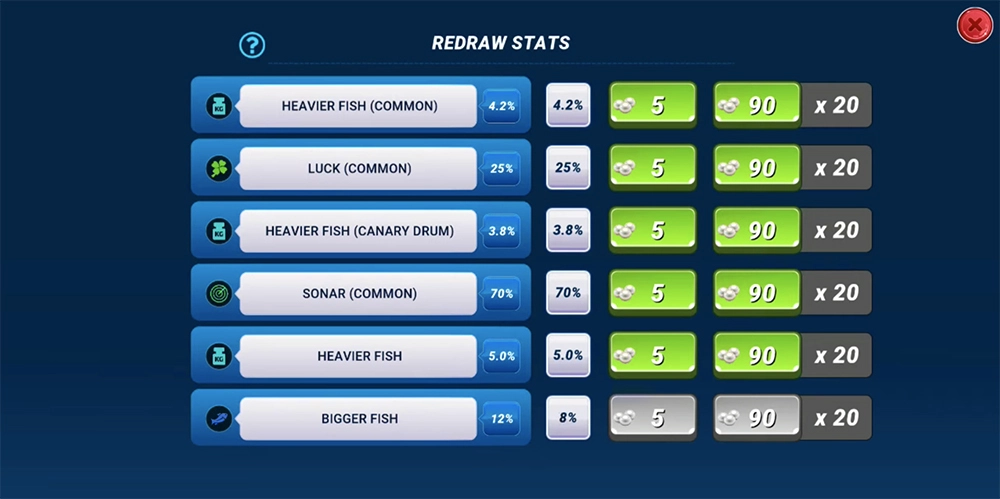Close the Redraw Stats window
1000x499 pixels.
pyautogui.click(x=973, y=25)
